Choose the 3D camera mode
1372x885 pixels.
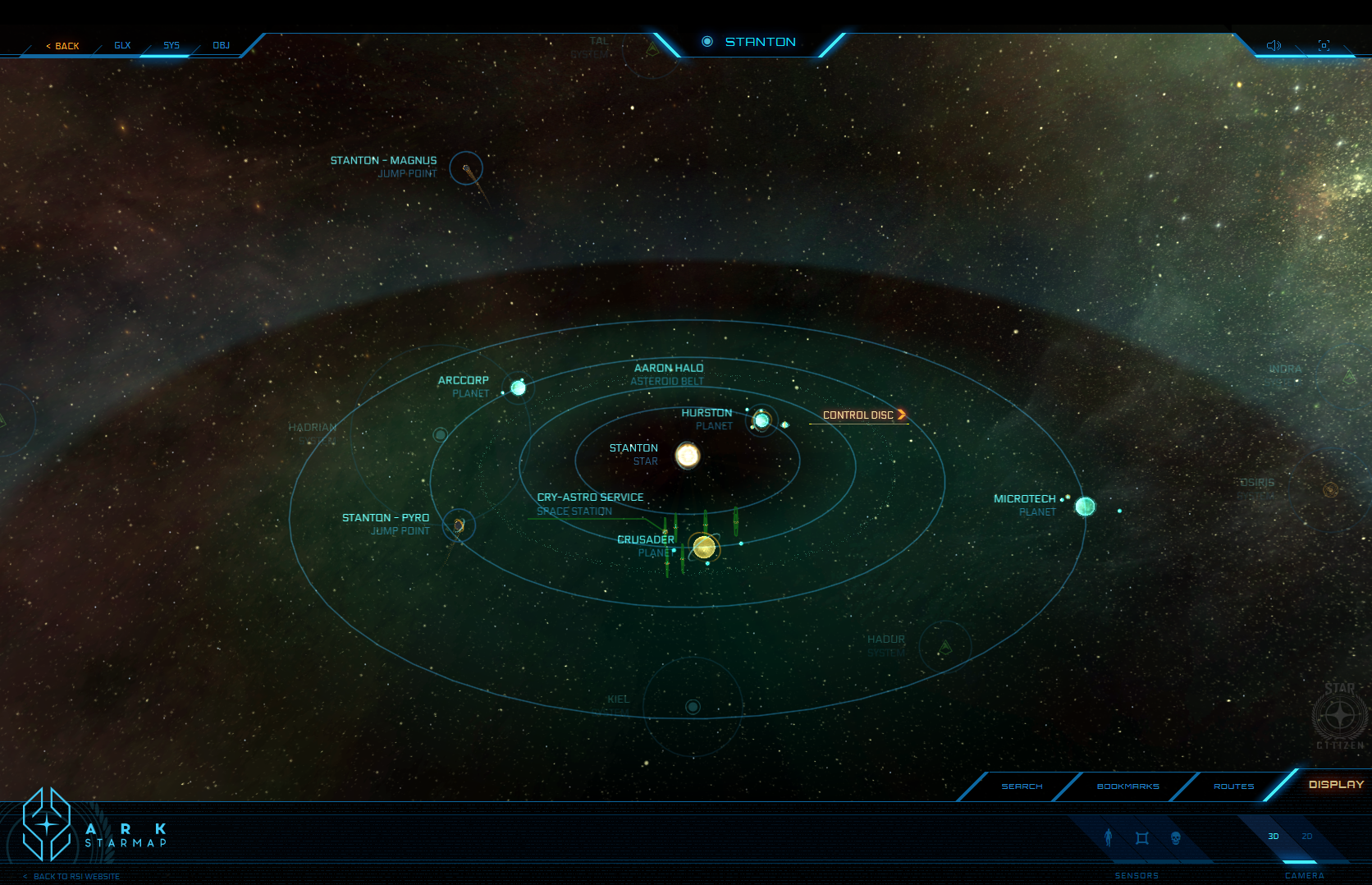(1274, 837)
